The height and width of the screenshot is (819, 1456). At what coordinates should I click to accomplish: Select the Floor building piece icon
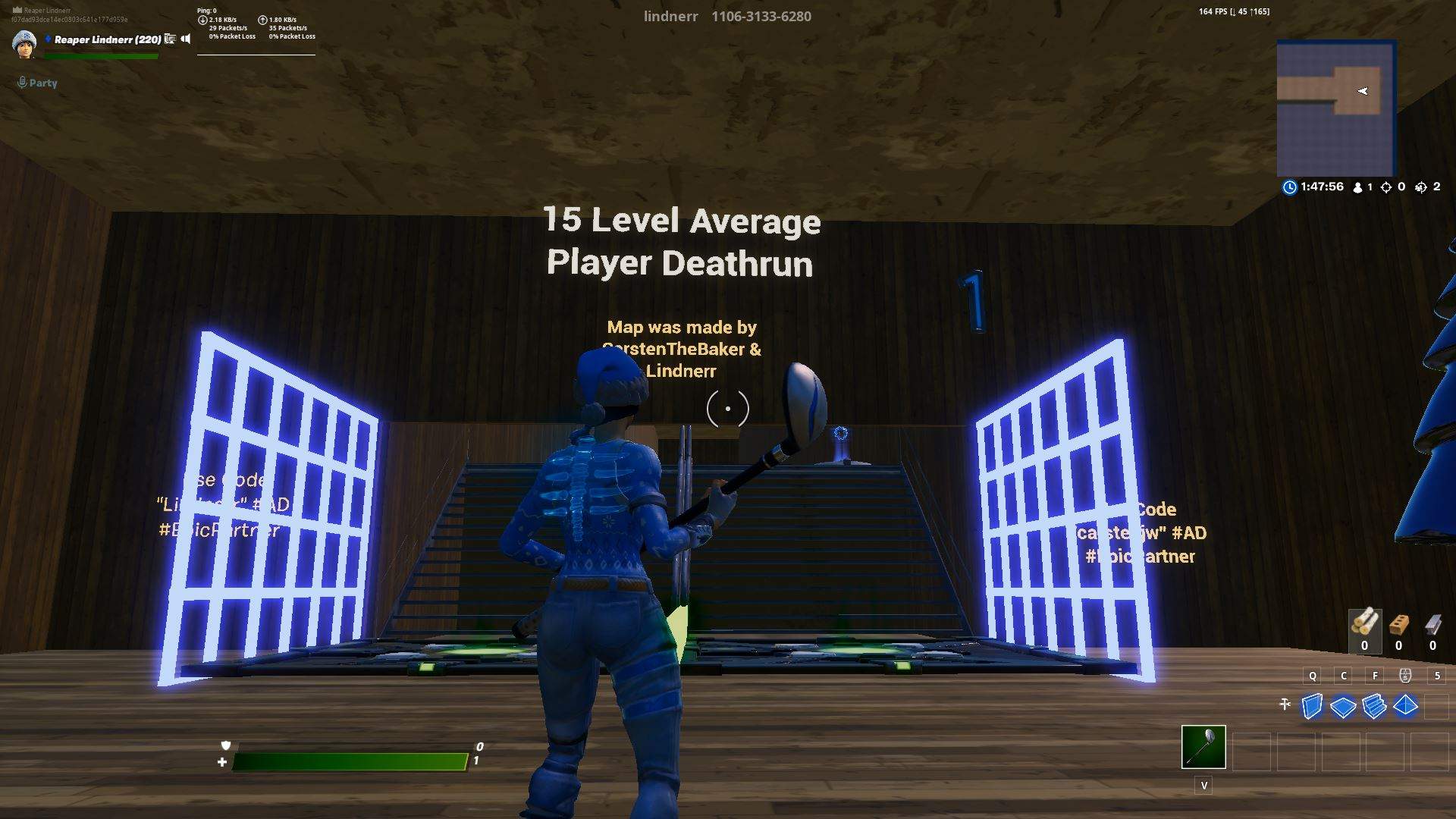(1343, 706)
